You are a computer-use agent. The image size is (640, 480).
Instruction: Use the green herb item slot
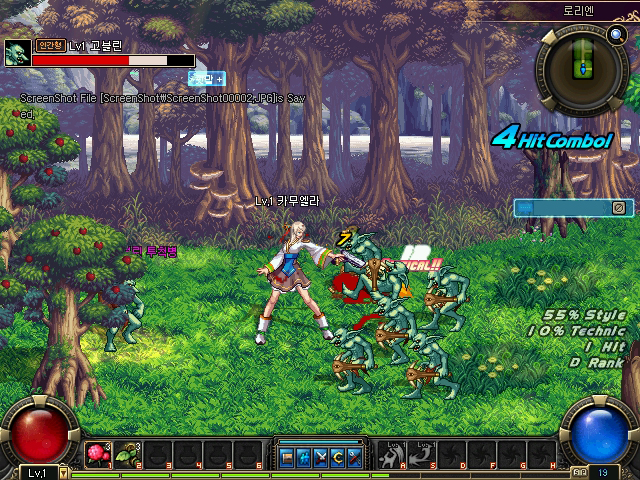[127, 455]
